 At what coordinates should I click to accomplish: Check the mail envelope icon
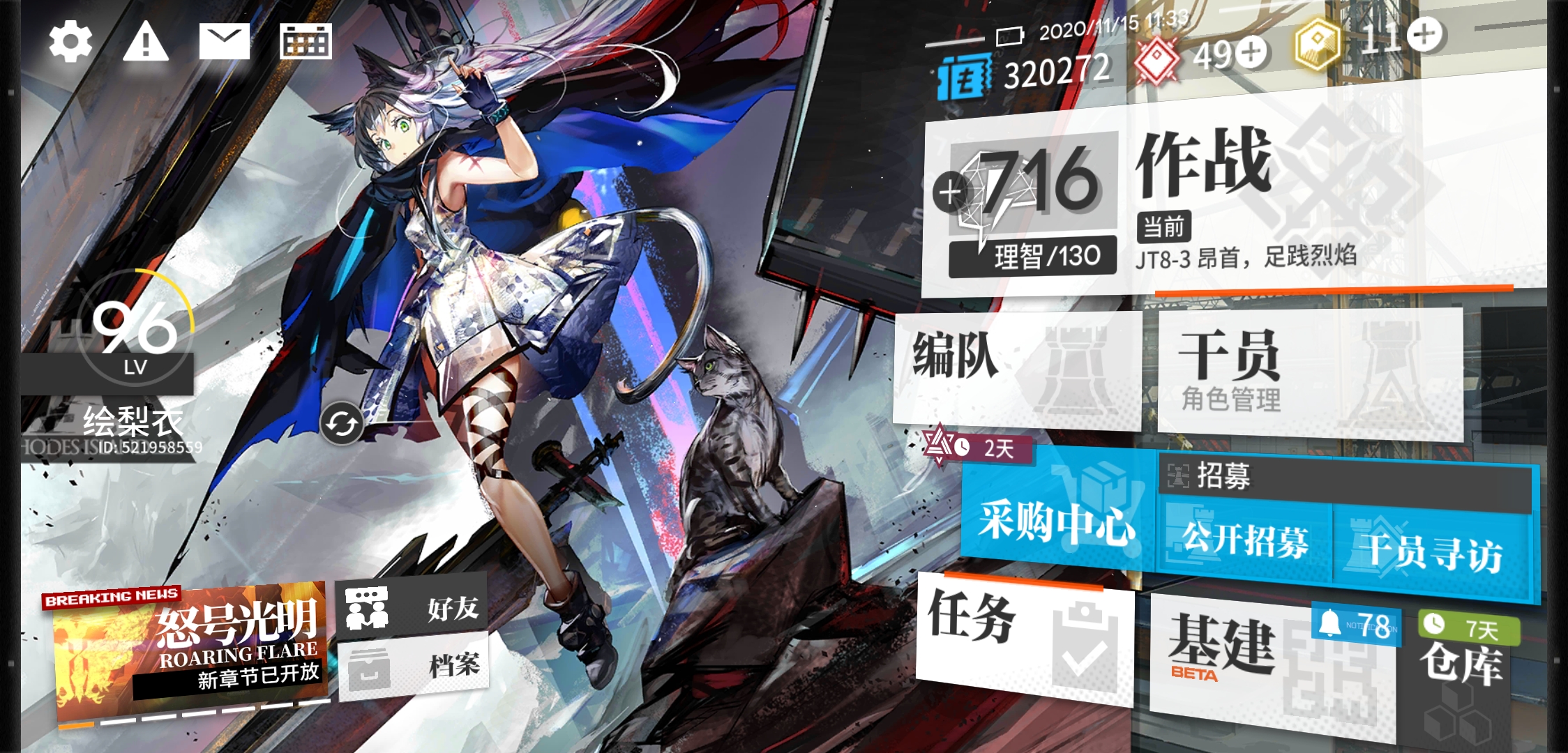pyautogui.click(x=225, y=42)
